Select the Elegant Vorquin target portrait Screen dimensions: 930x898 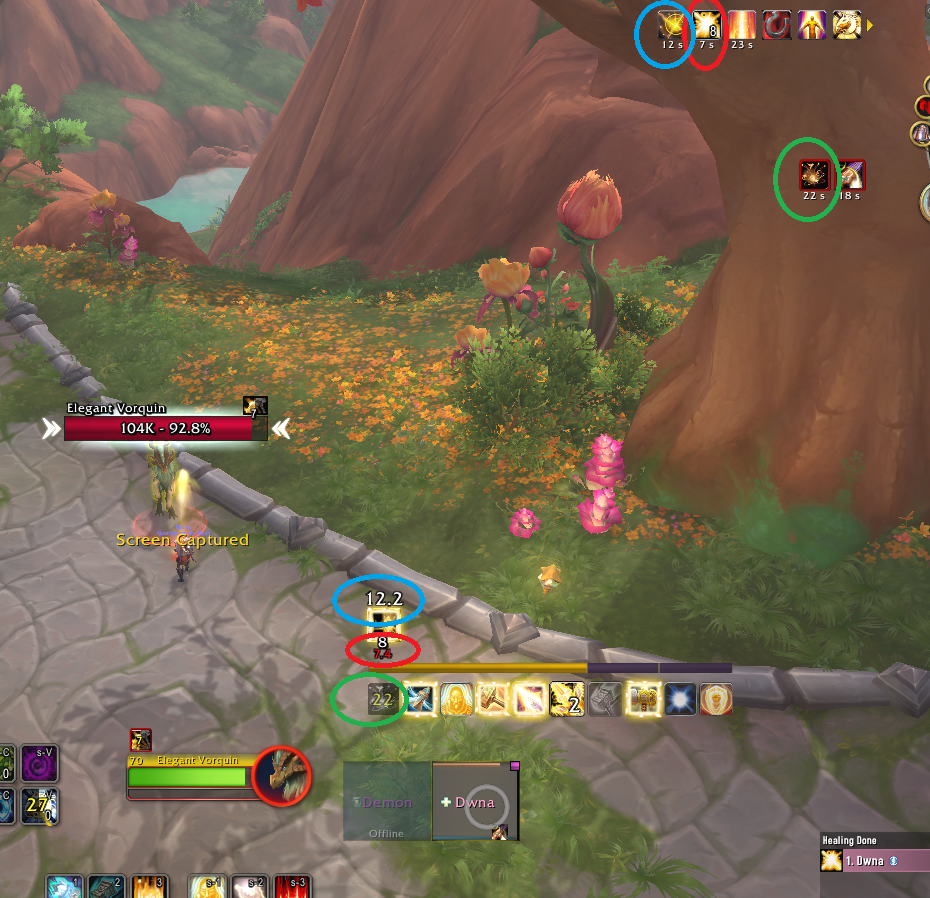click(281, 775)
